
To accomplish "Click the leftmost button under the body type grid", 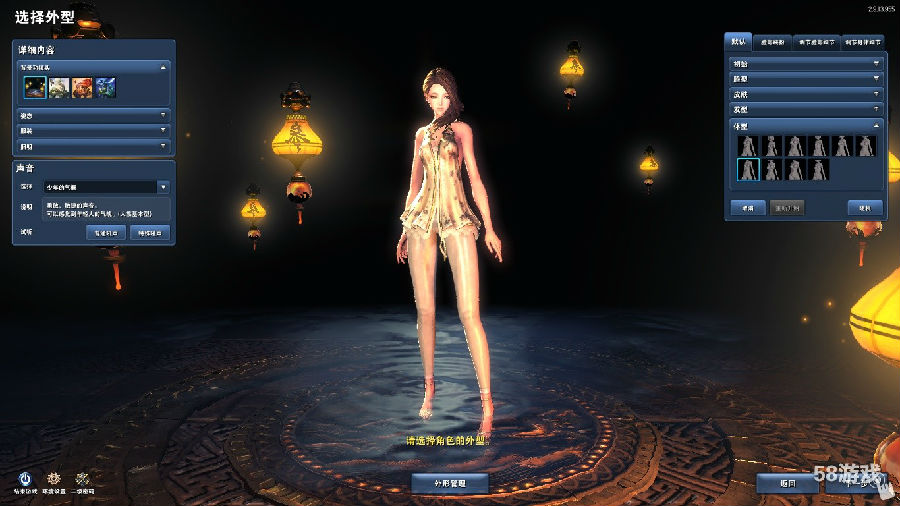I will click(747, 208).
